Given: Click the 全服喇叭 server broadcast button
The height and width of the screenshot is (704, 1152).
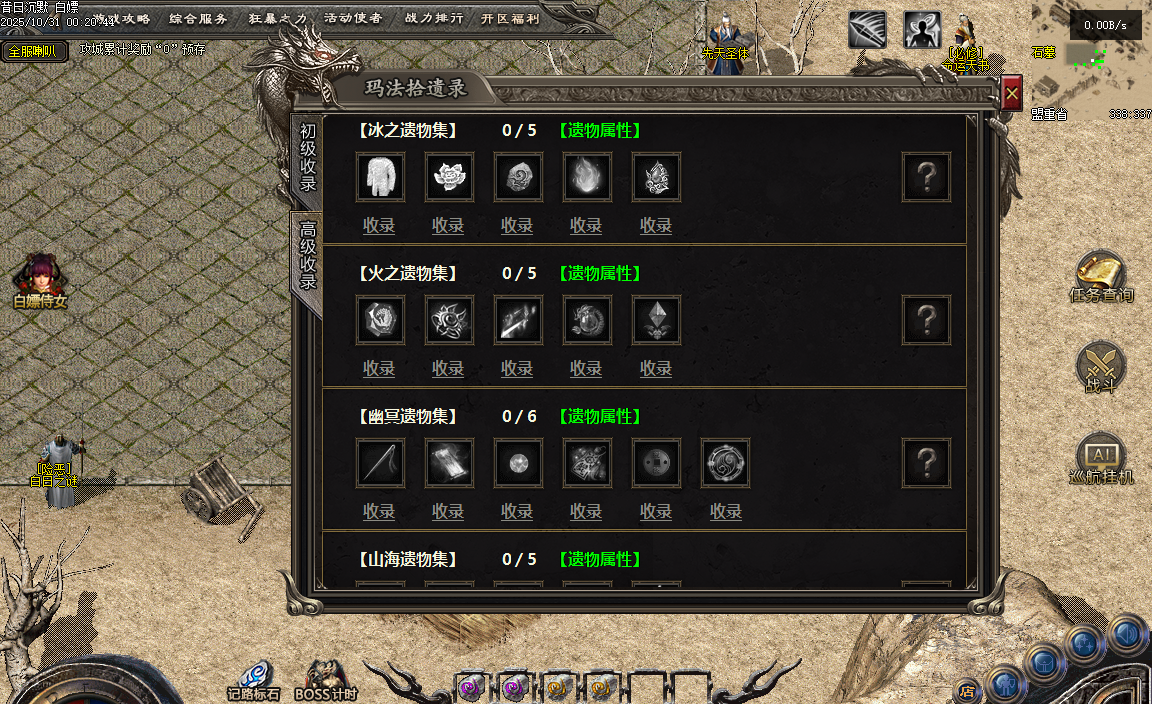Looking at the screenshot, I should point(34,51).
